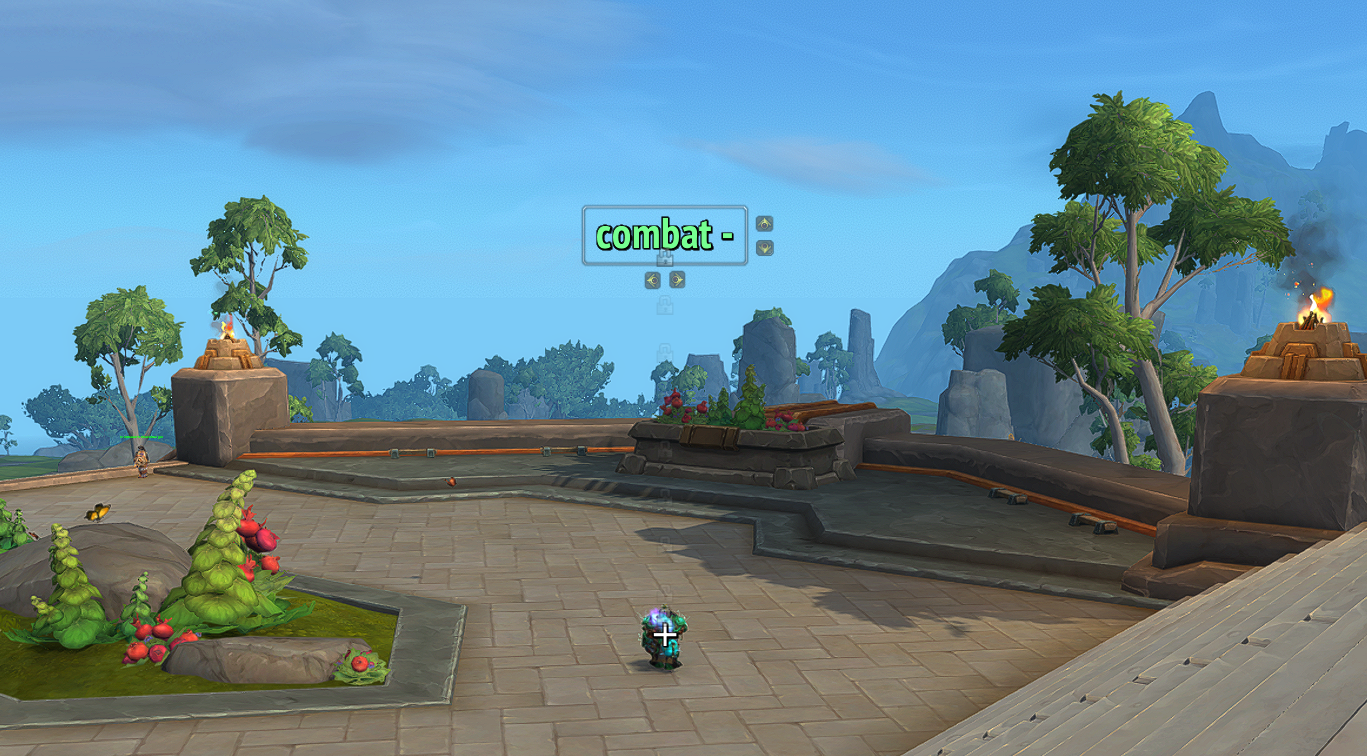Nudge the combat frame down with the down arrow
This screenshot has height=756, width=1367.
pyautogui.click(x=765, y=247)
